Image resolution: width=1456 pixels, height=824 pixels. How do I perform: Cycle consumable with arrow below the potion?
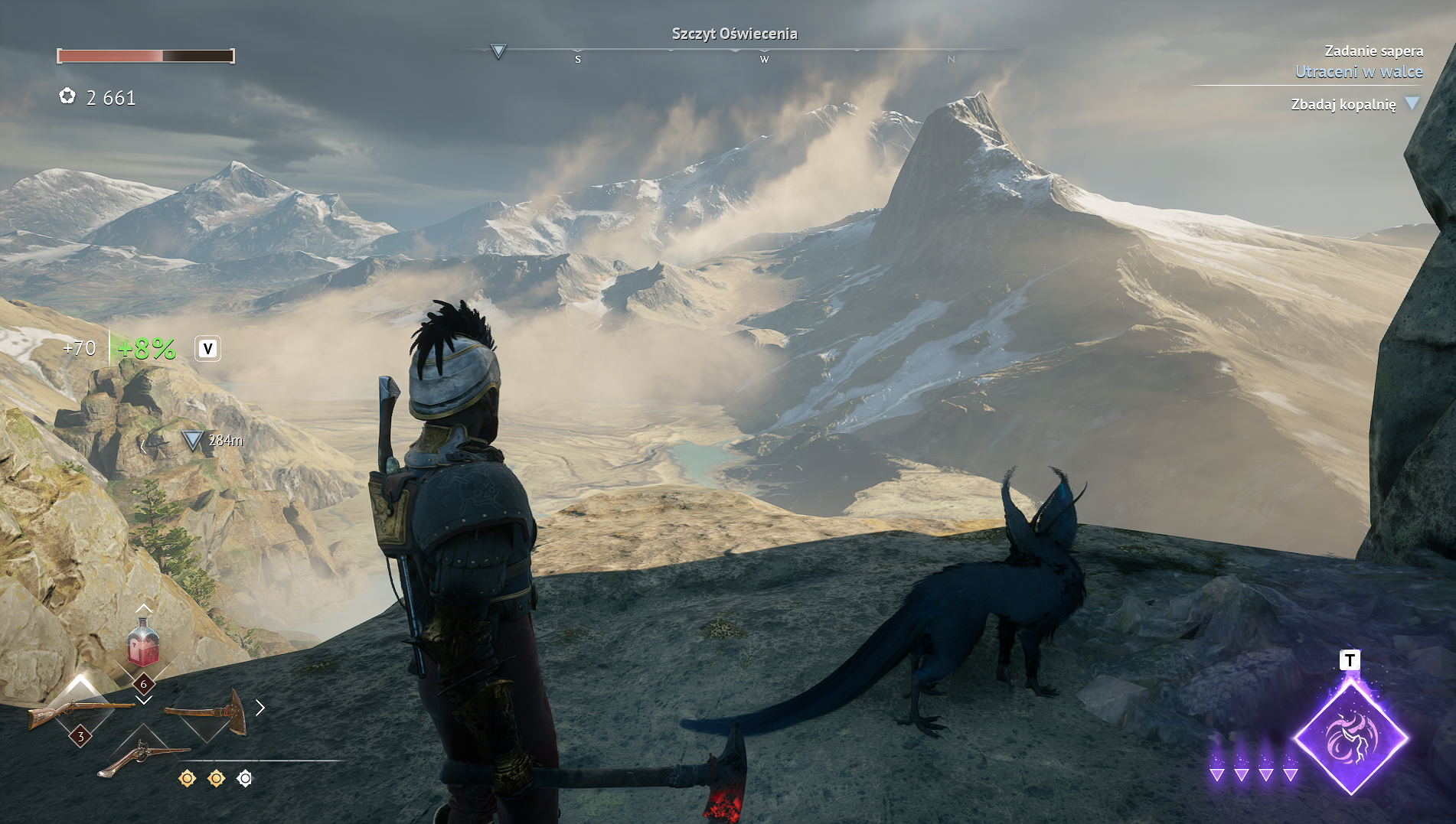click(144, 700)
